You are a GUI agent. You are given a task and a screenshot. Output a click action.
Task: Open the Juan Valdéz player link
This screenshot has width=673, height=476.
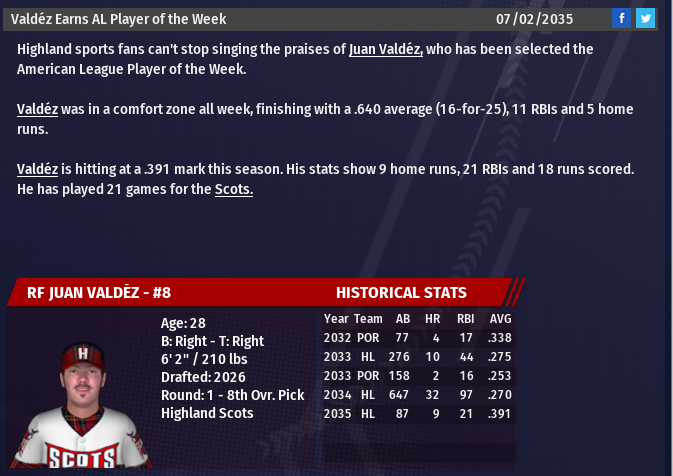click(386, 49)
